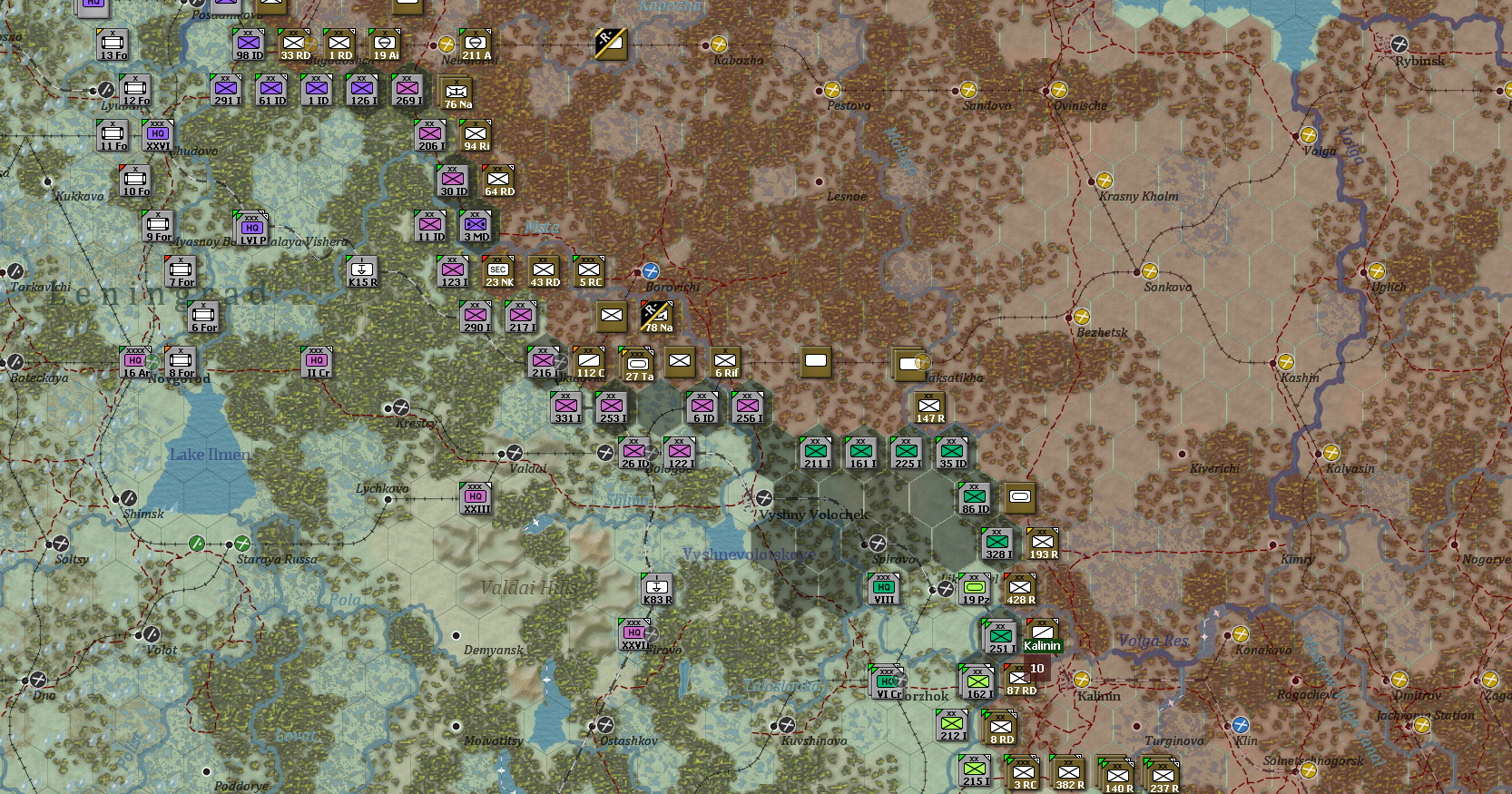Open the VI Cr corps HQ stack near Torzhok
The width and height of the screenshot is (1512, 794).
coord(887,681)
